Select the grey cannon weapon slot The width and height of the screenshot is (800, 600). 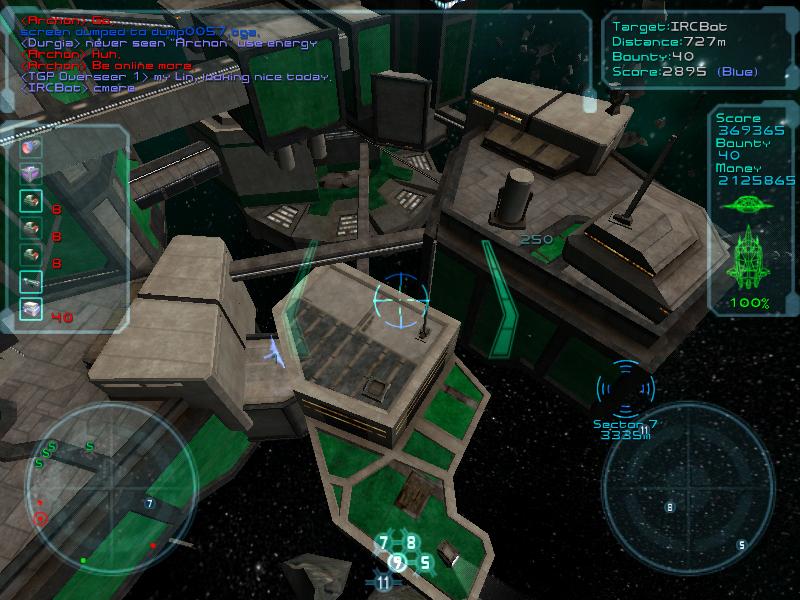coord(30,284)
